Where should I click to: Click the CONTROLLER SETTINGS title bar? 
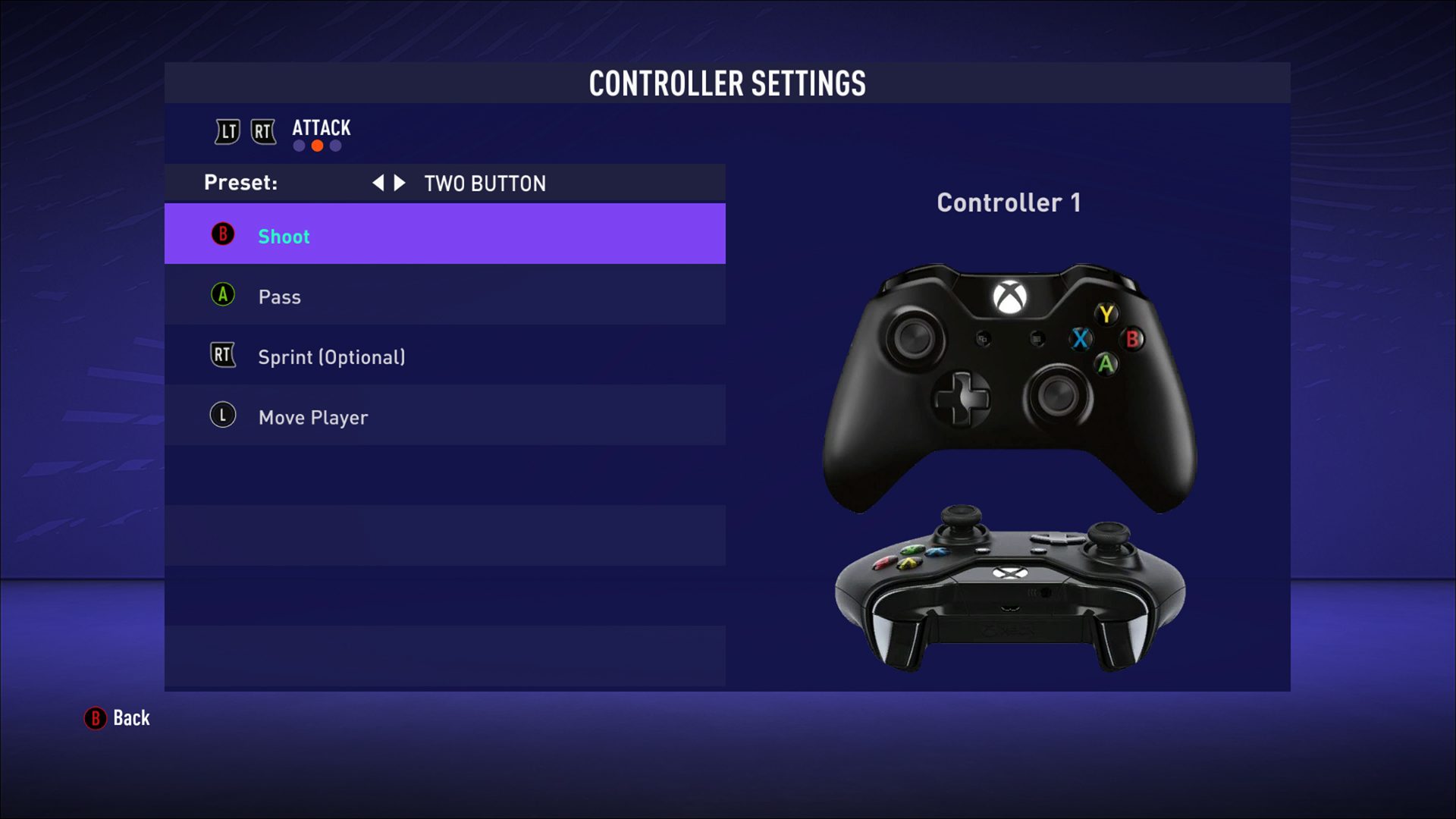click(x=727, y=84)
